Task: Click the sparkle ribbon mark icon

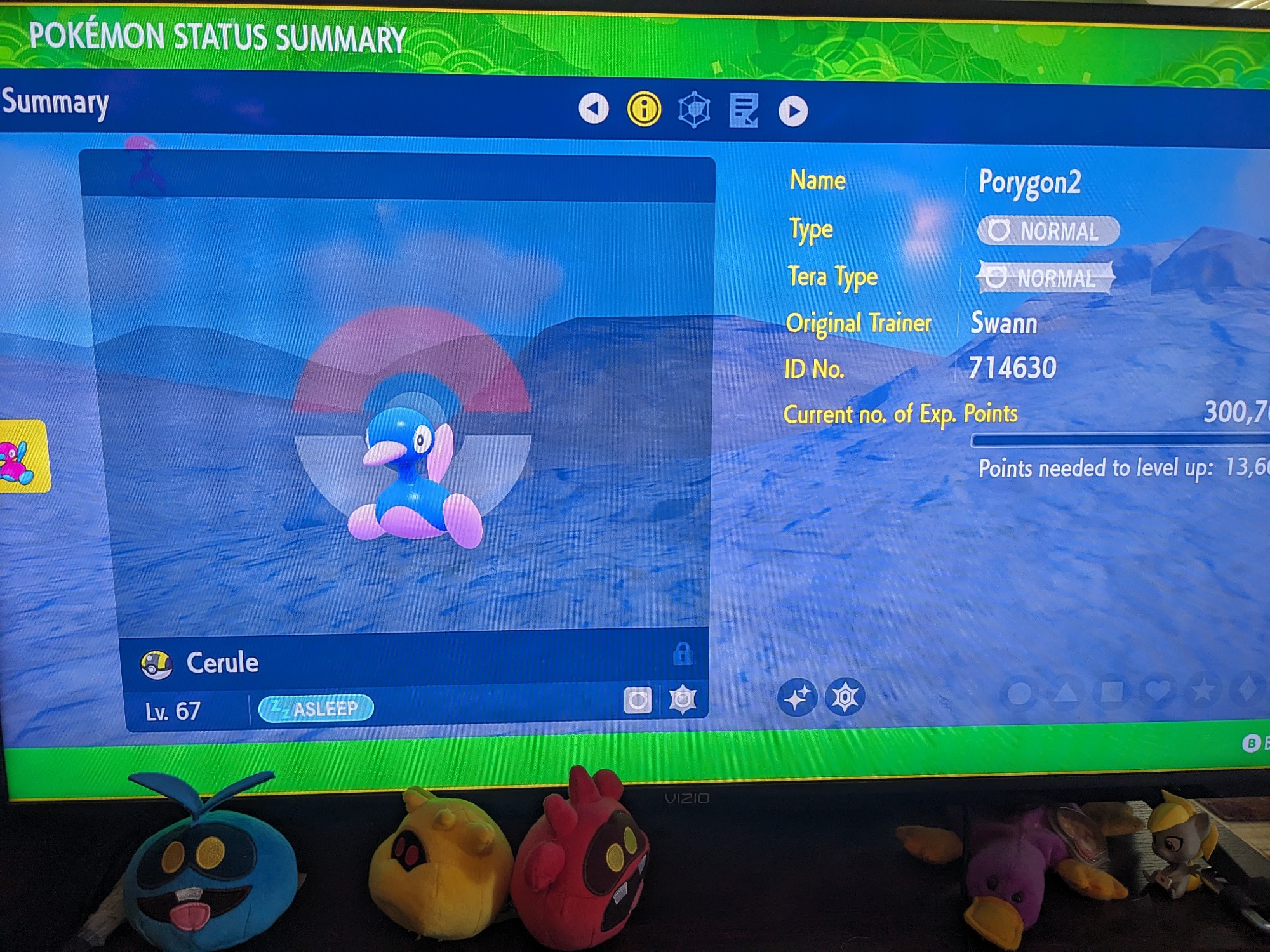Action: (x=798, y=697)
